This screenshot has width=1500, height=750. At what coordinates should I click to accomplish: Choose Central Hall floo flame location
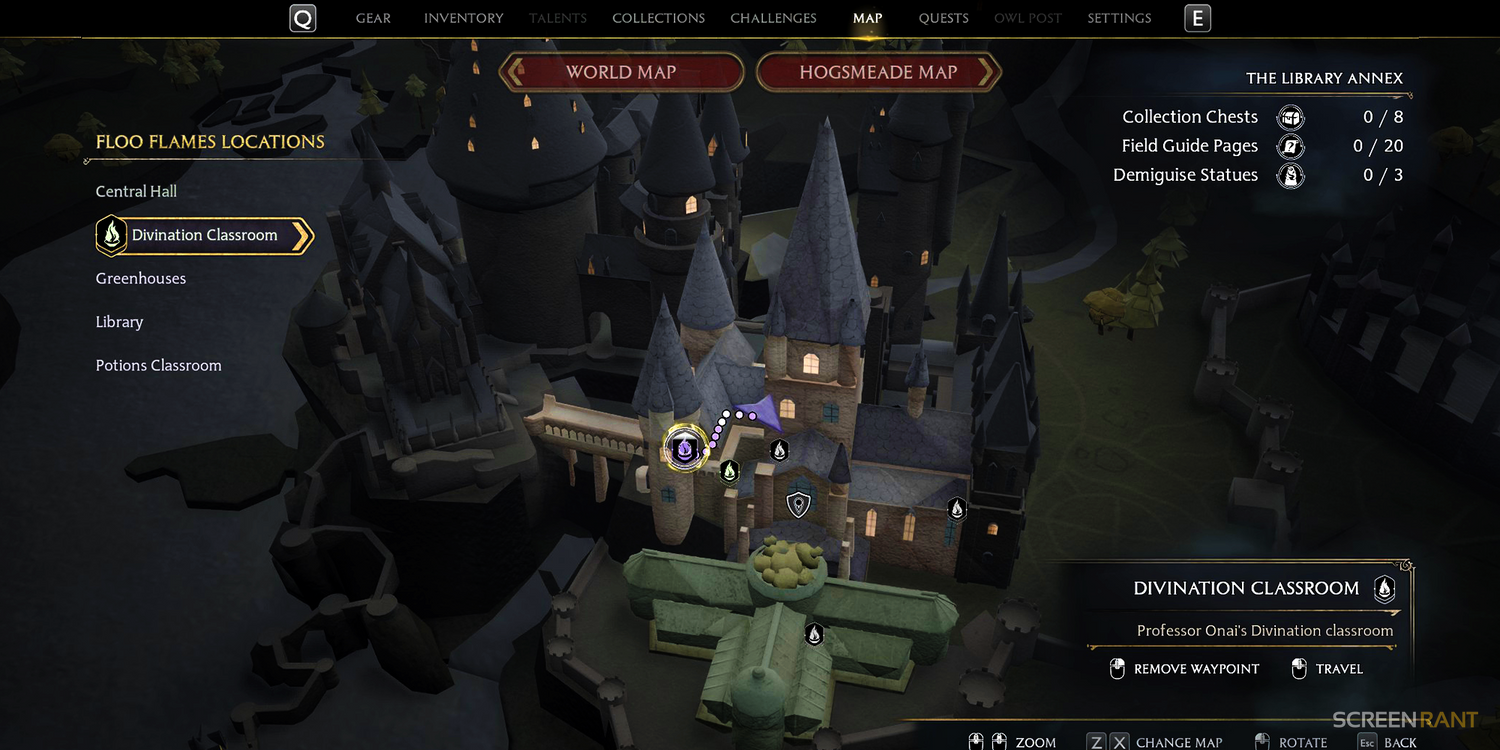click(136, 191)
